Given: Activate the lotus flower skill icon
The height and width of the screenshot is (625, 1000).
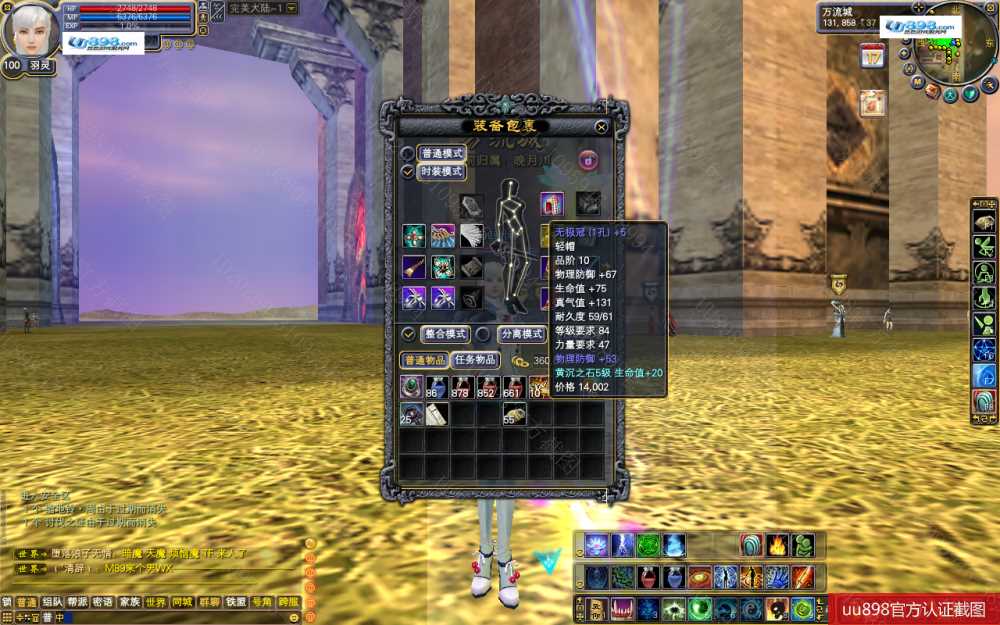Looking at the screenshot, I should coord(597,545).
